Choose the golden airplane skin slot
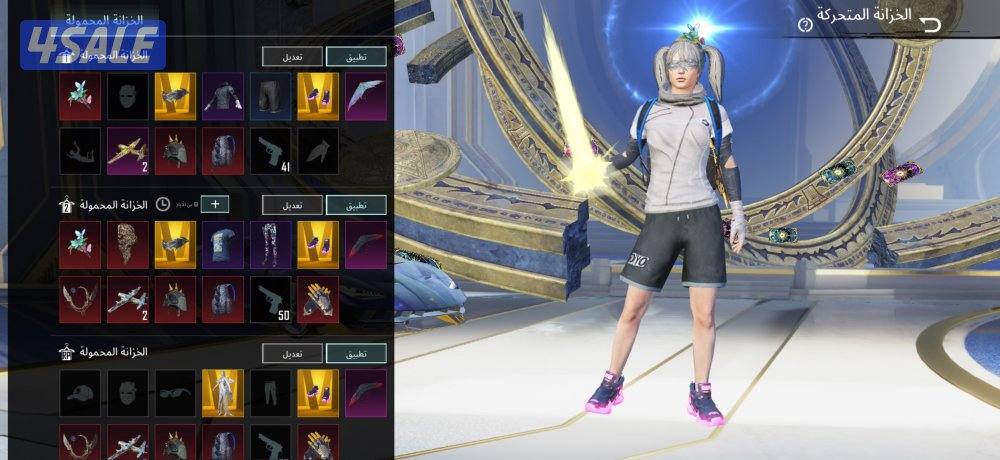 click(126, 148)
